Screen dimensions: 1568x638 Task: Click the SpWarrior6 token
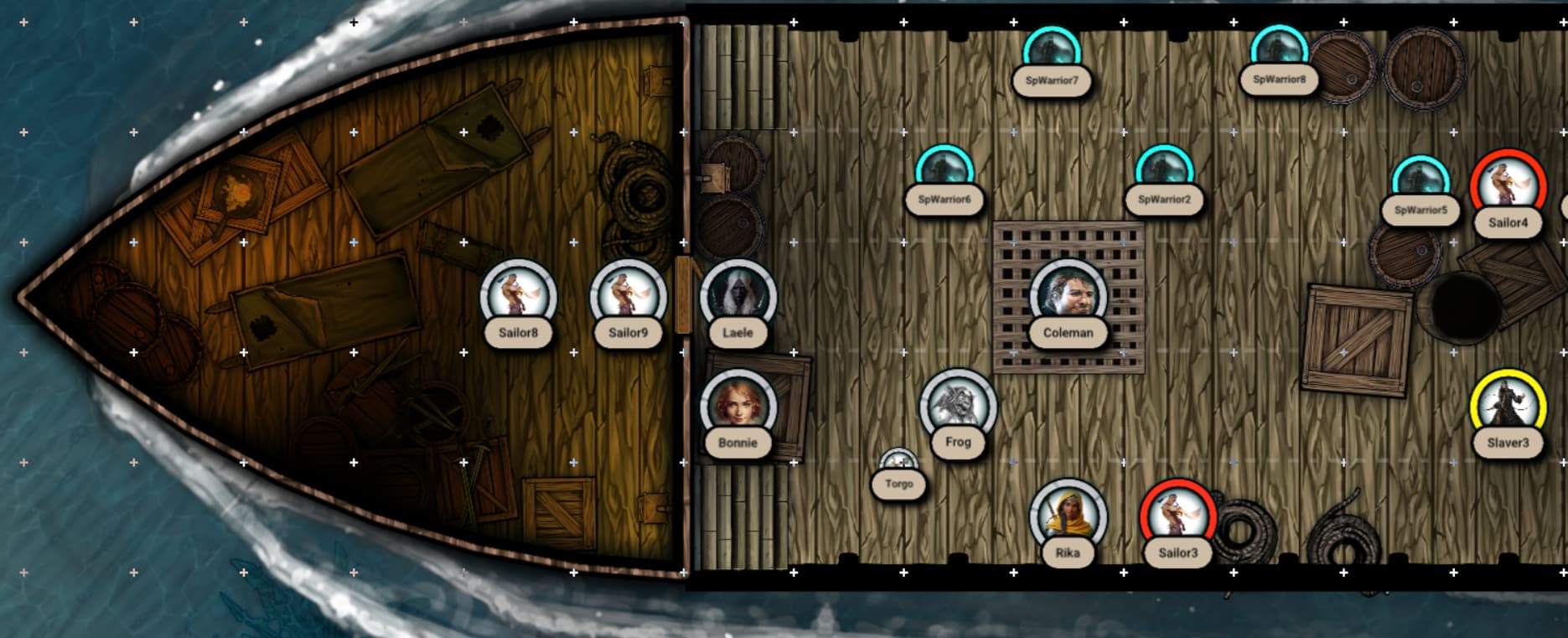[944, 171]
